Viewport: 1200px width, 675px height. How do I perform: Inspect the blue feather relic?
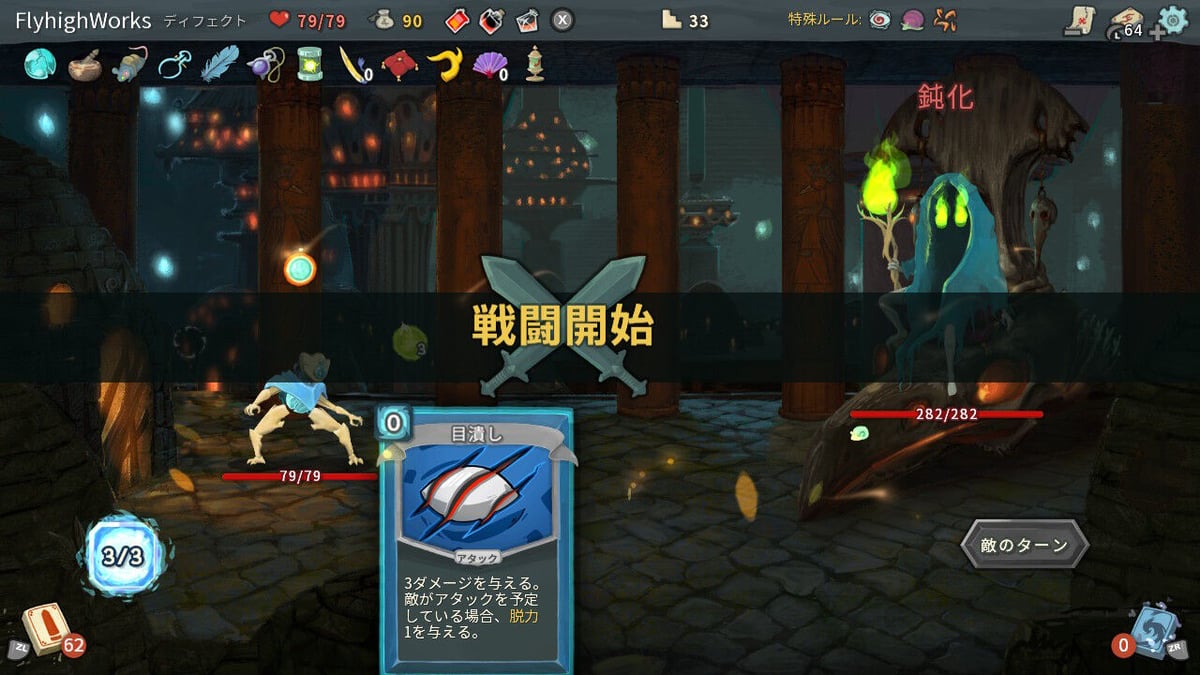pos(219,65)
